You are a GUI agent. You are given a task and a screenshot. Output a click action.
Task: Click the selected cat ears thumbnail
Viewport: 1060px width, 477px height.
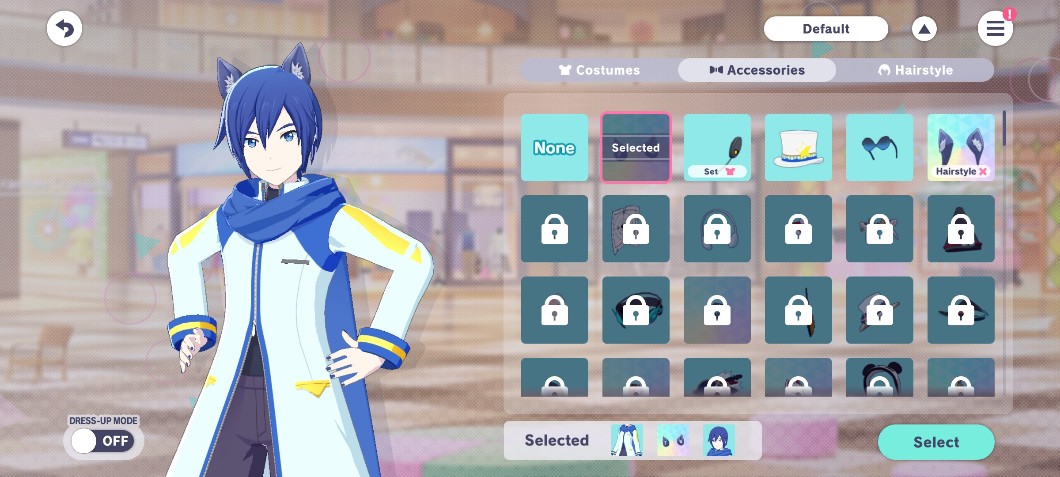point(673,440)
